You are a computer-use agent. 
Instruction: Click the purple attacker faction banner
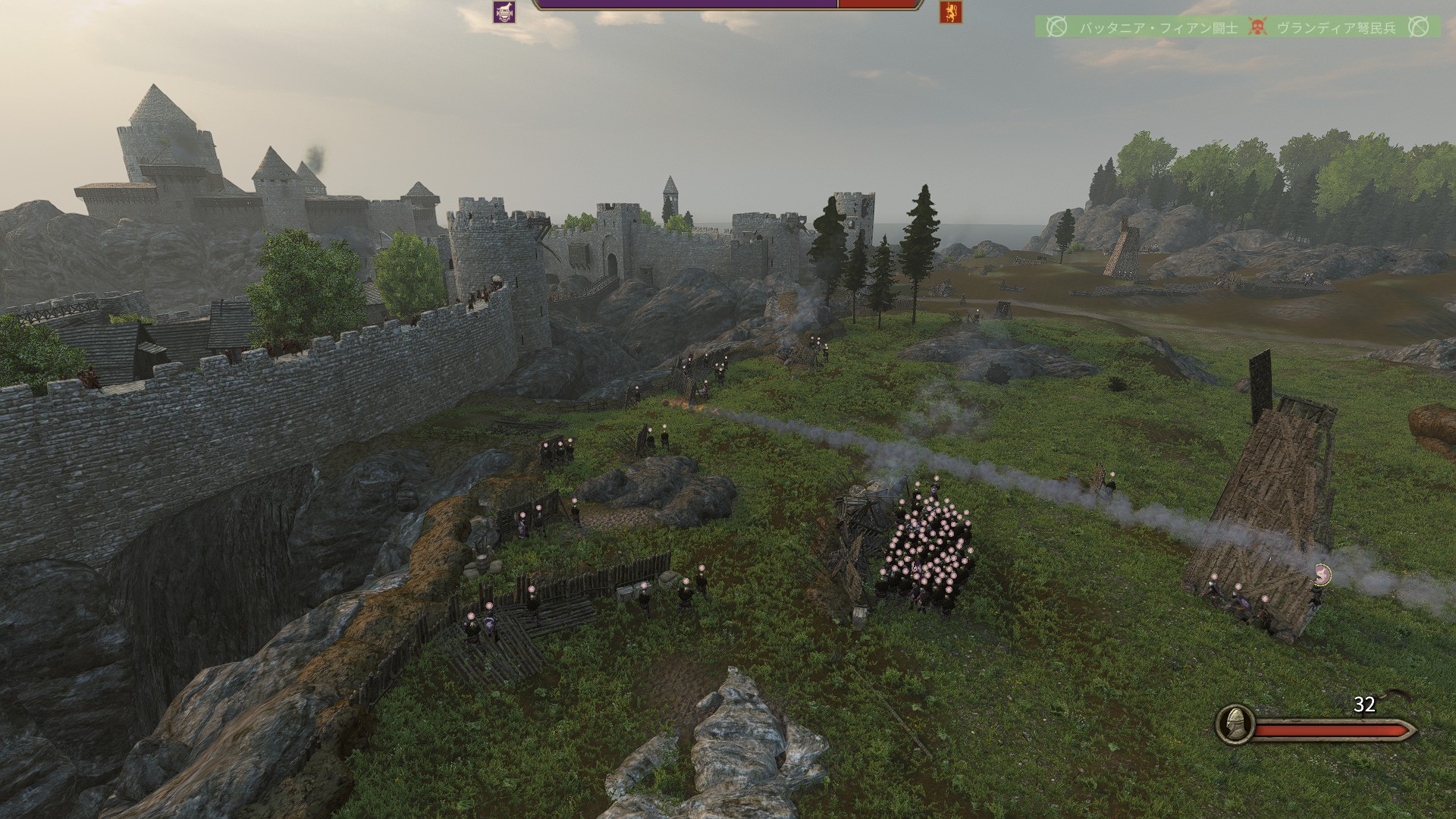pos(504,11)
